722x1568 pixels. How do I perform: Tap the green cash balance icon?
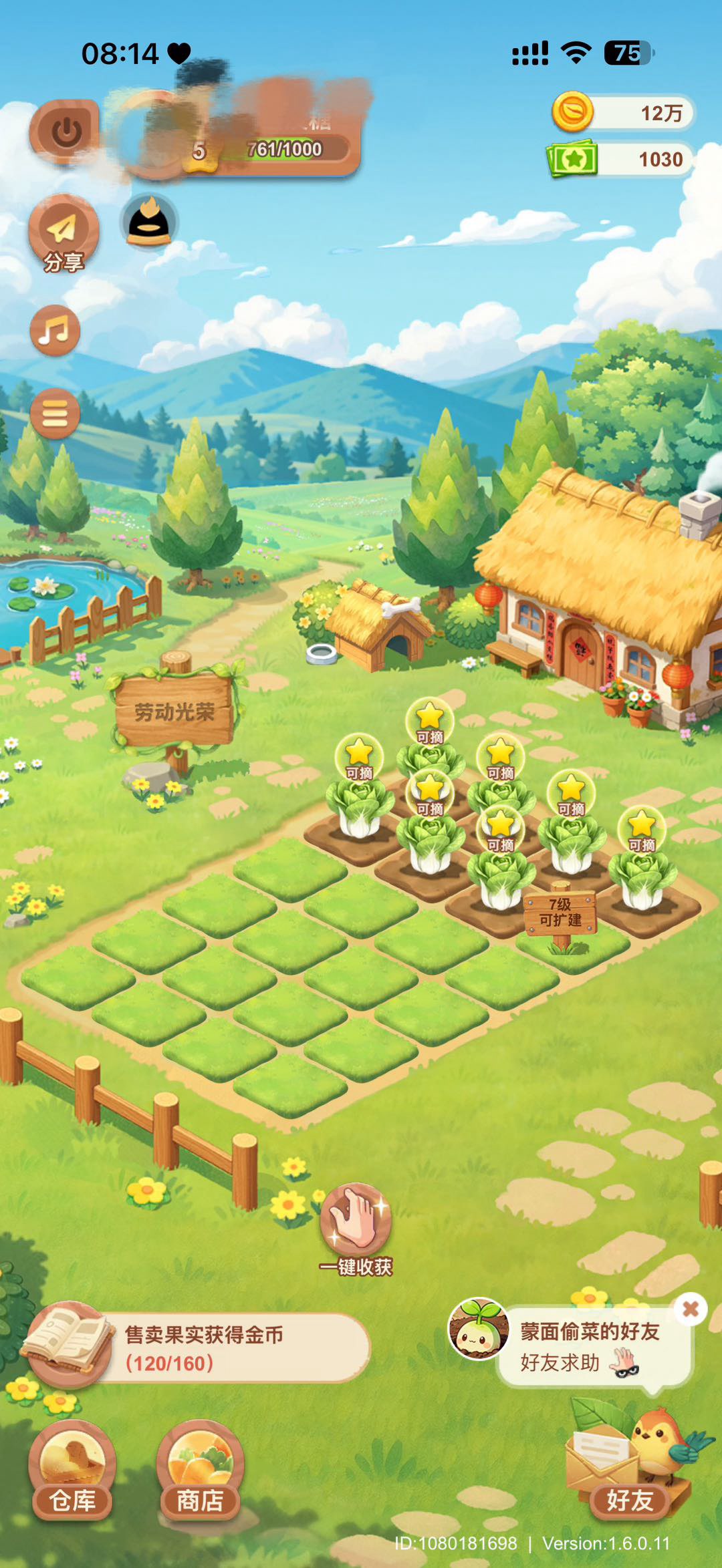point(573,159)
